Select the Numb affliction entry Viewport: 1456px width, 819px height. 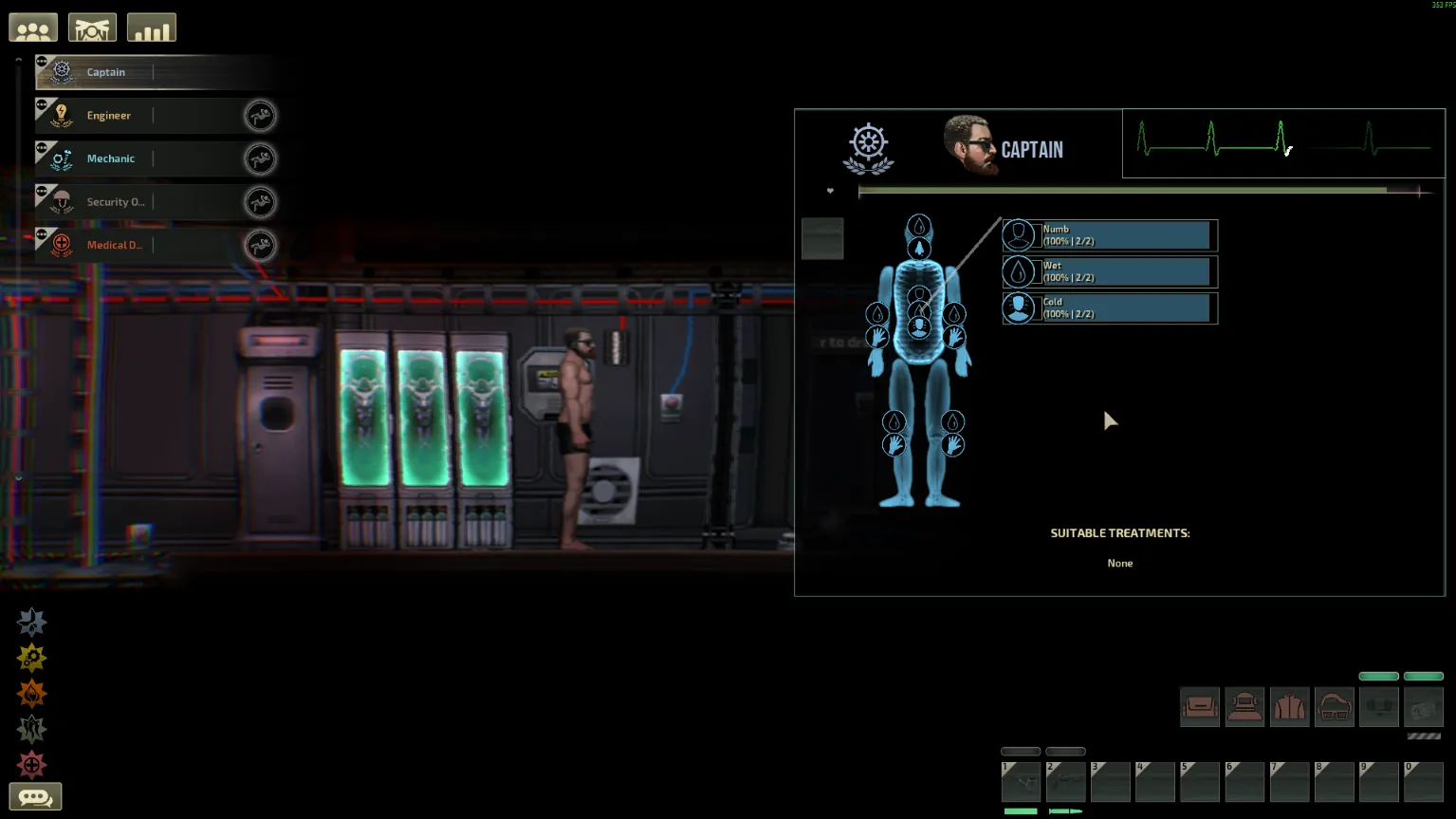(x=1109, y=235)
